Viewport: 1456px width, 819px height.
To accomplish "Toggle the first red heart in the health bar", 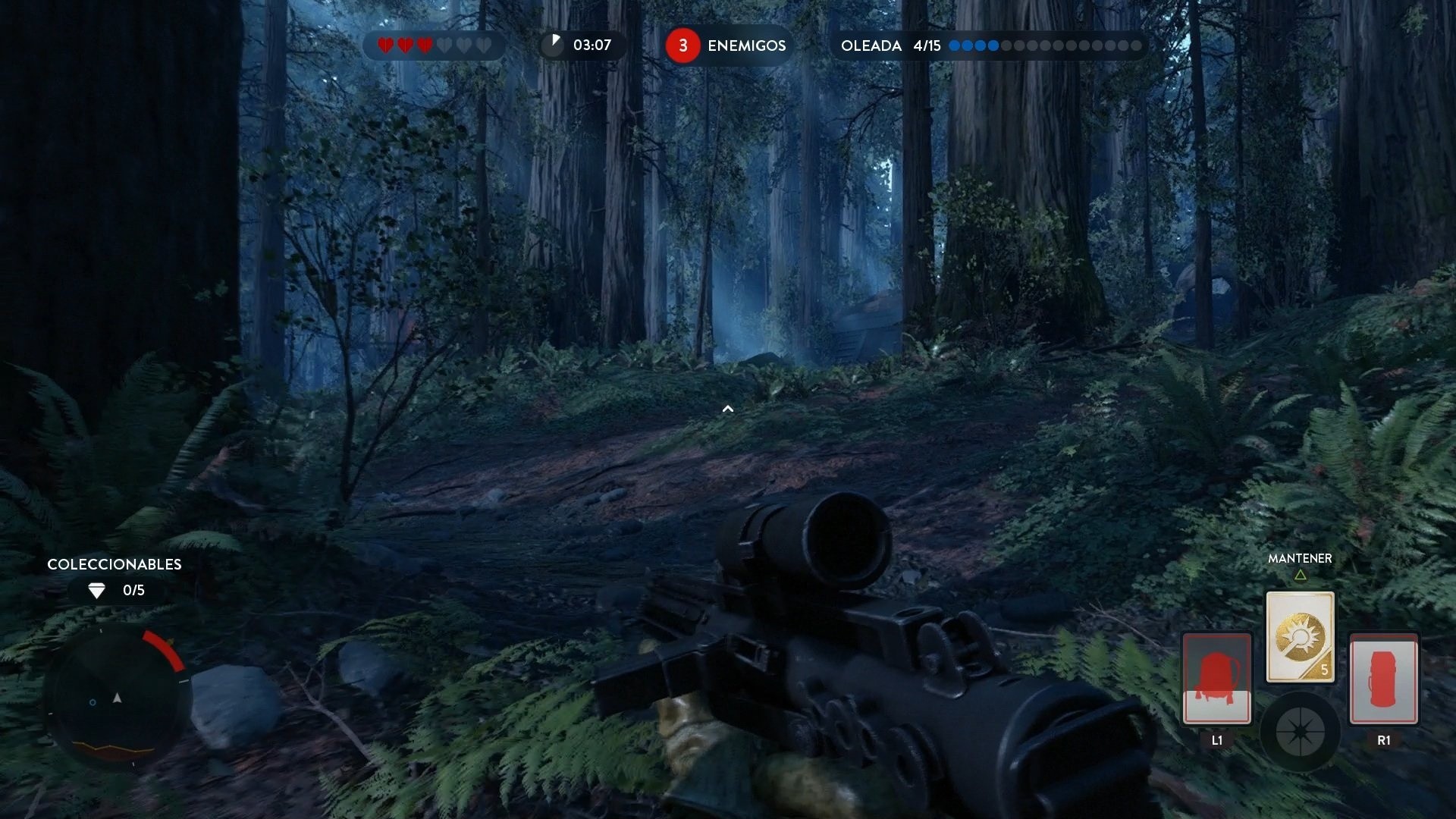I will point(386,45).
